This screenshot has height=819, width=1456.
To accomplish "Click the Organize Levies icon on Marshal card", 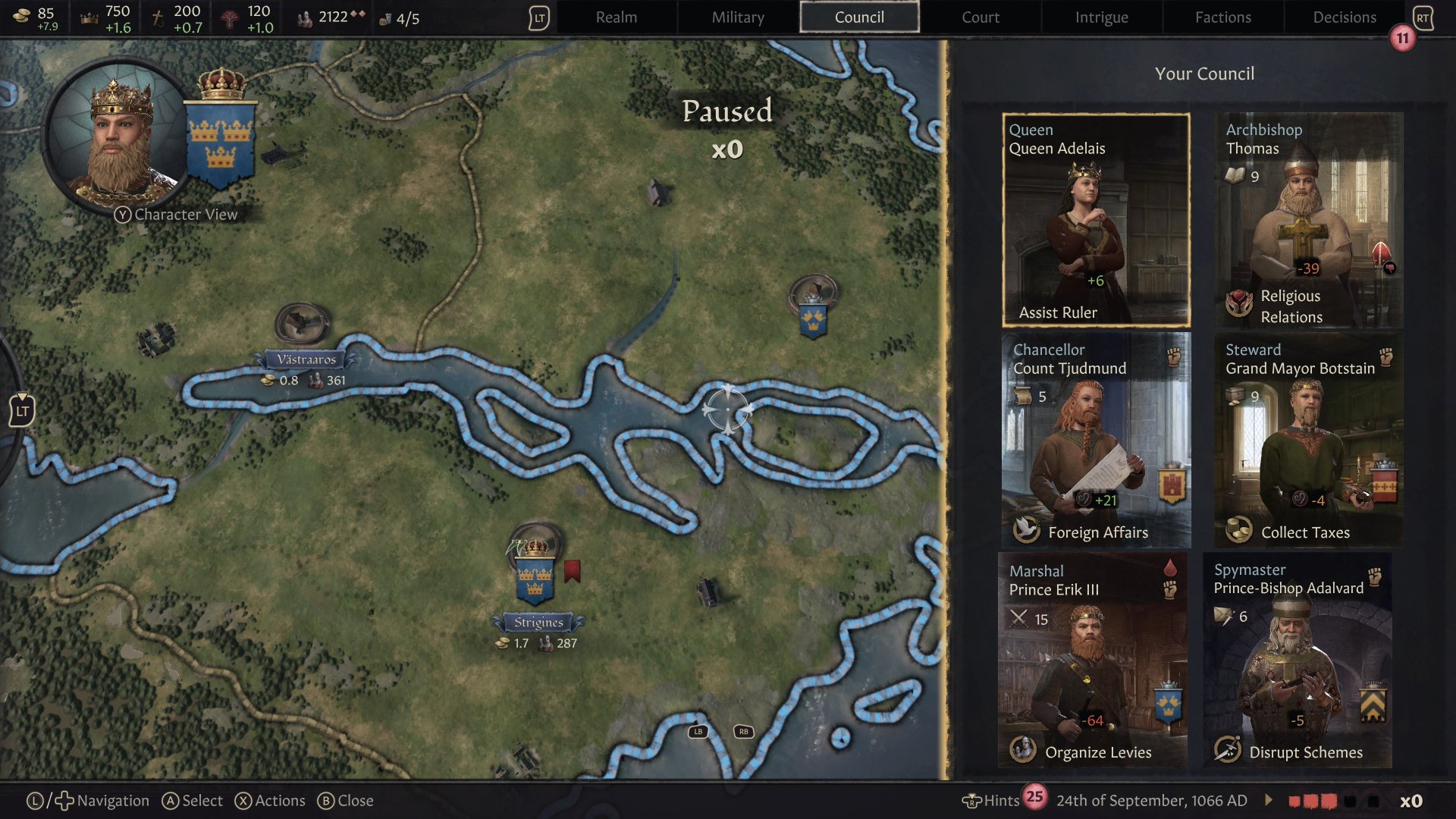I will (1025, 752).
